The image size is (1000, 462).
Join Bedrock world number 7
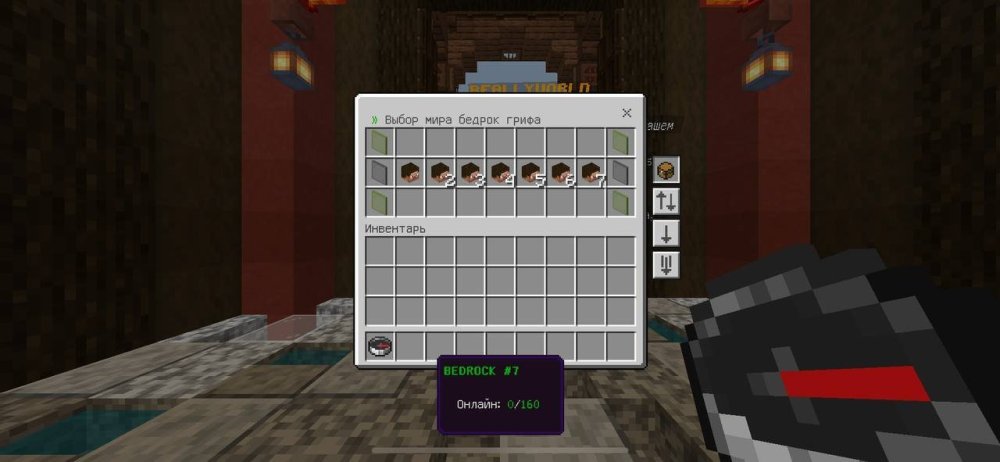coord(590,172)
